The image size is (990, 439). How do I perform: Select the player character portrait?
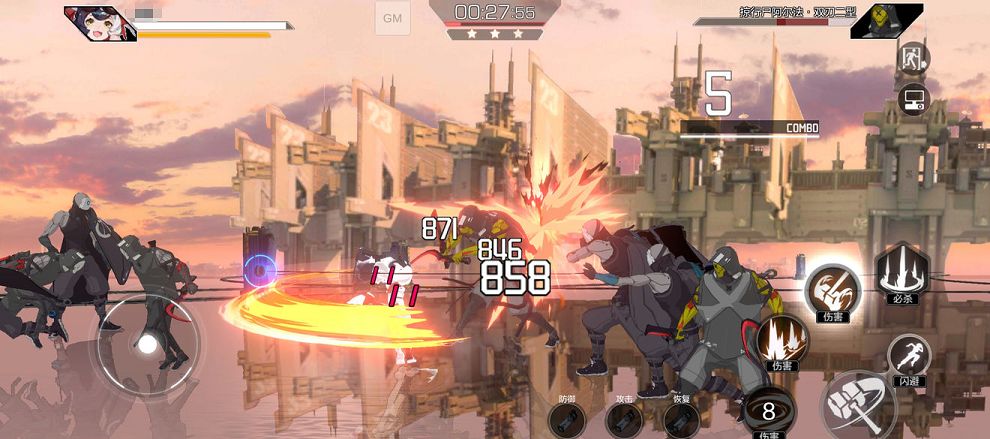tap(100, 20)
